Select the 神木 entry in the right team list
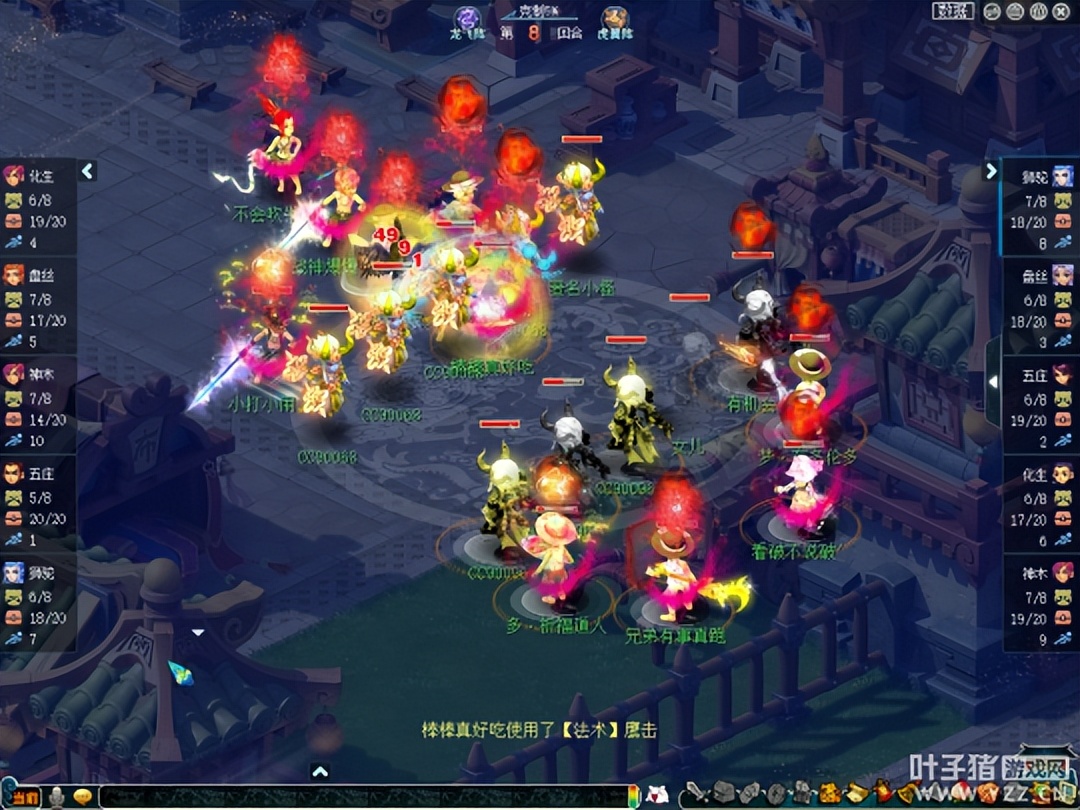1080x810 pixels. click(x=1040, y=602)
